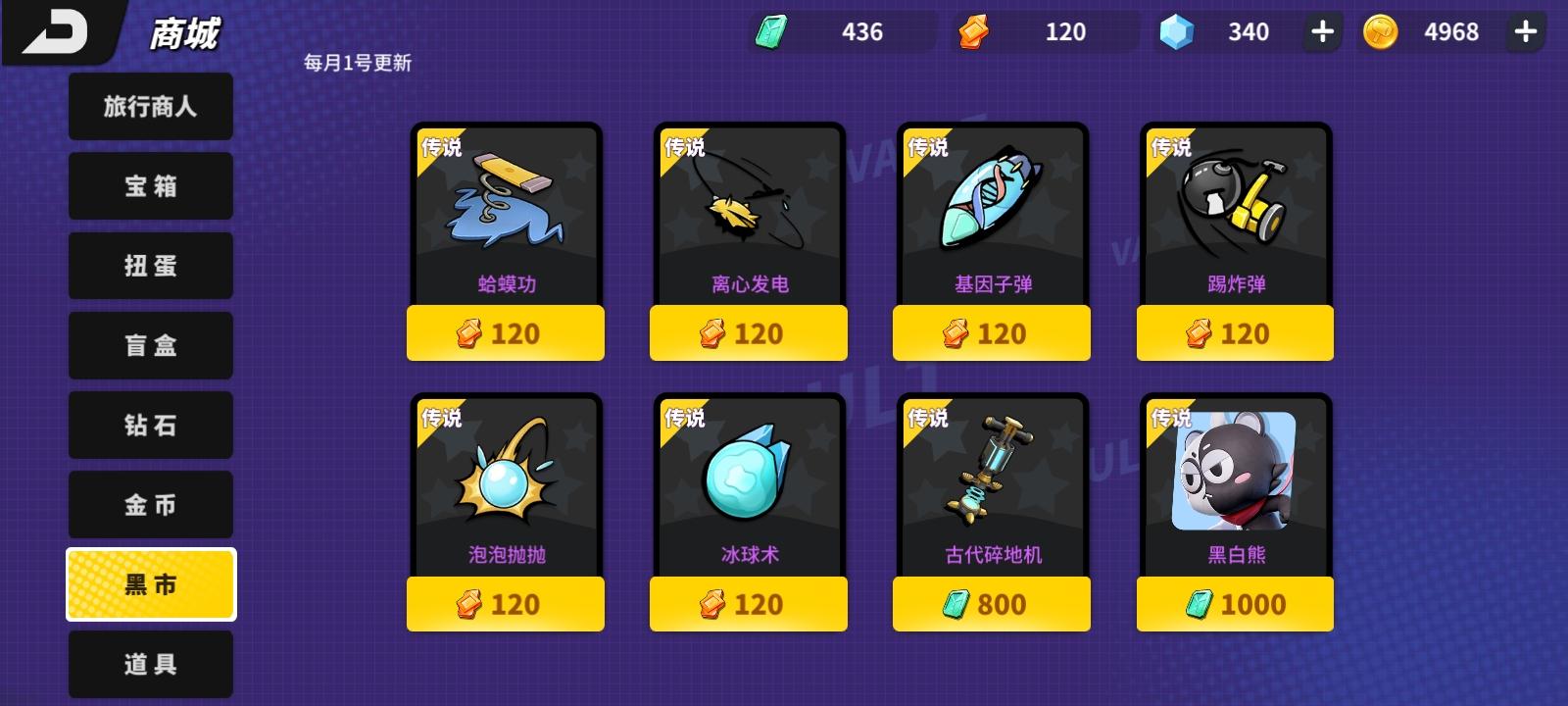Select the 冰球术 ice ball icon
The image size is (1568, 706).
point(749,480)
